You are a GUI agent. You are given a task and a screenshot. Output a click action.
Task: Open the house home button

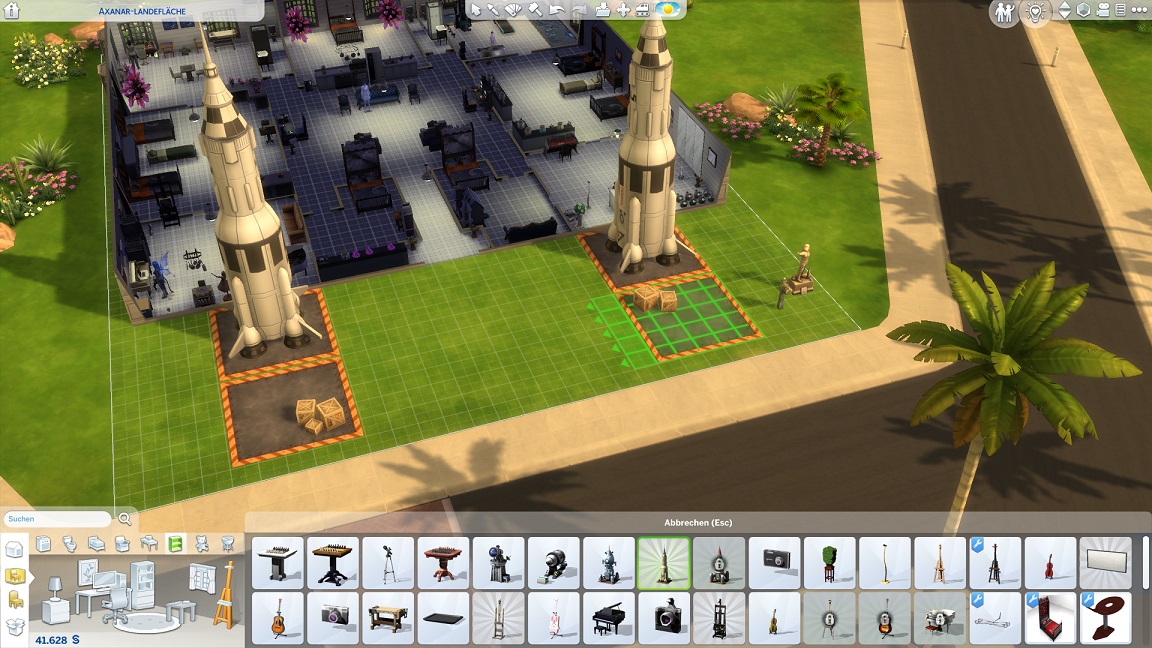pos(13,11)
